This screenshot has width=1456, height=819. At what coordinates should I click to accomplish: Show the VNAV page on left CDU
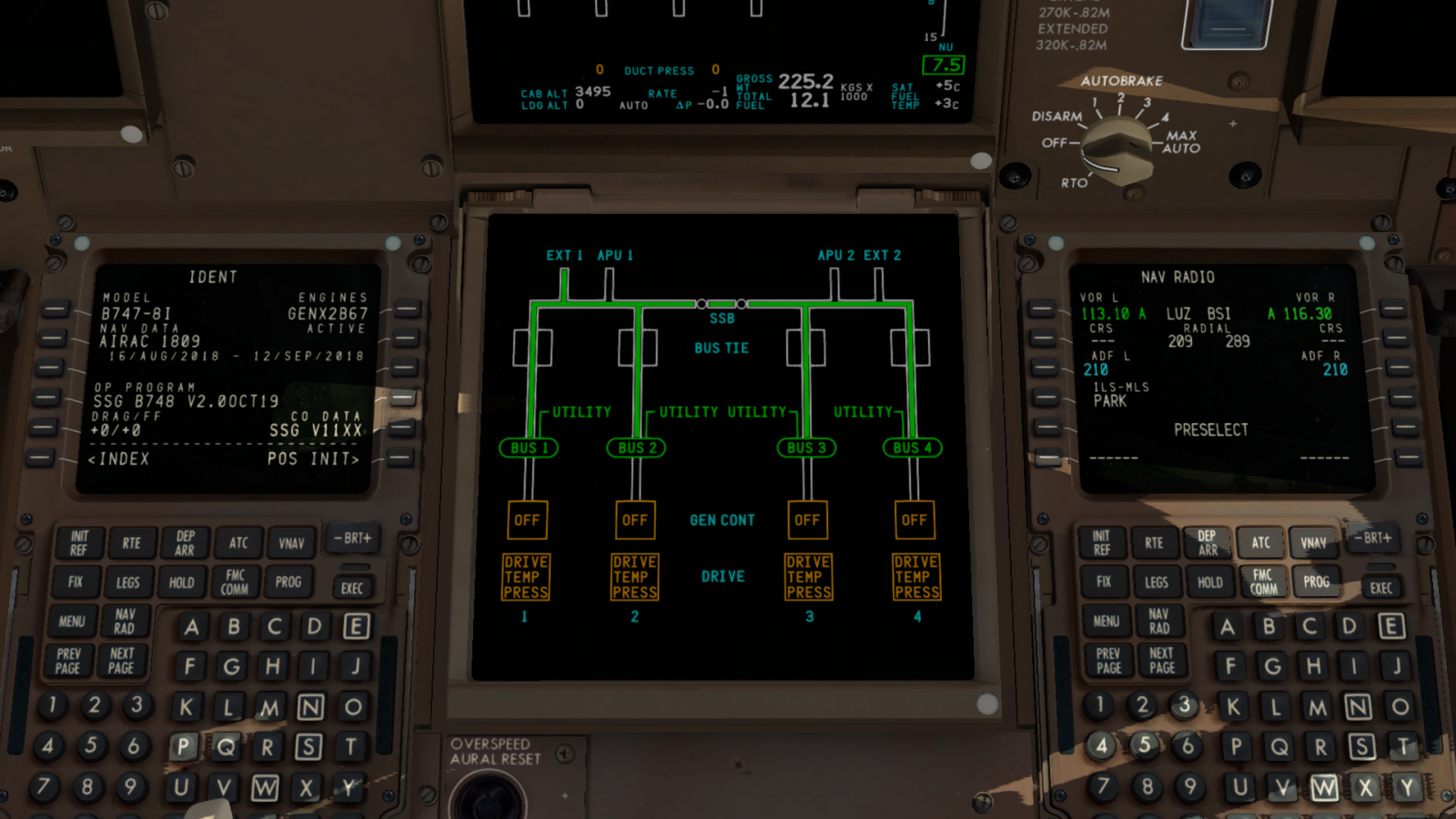(291, 543)
